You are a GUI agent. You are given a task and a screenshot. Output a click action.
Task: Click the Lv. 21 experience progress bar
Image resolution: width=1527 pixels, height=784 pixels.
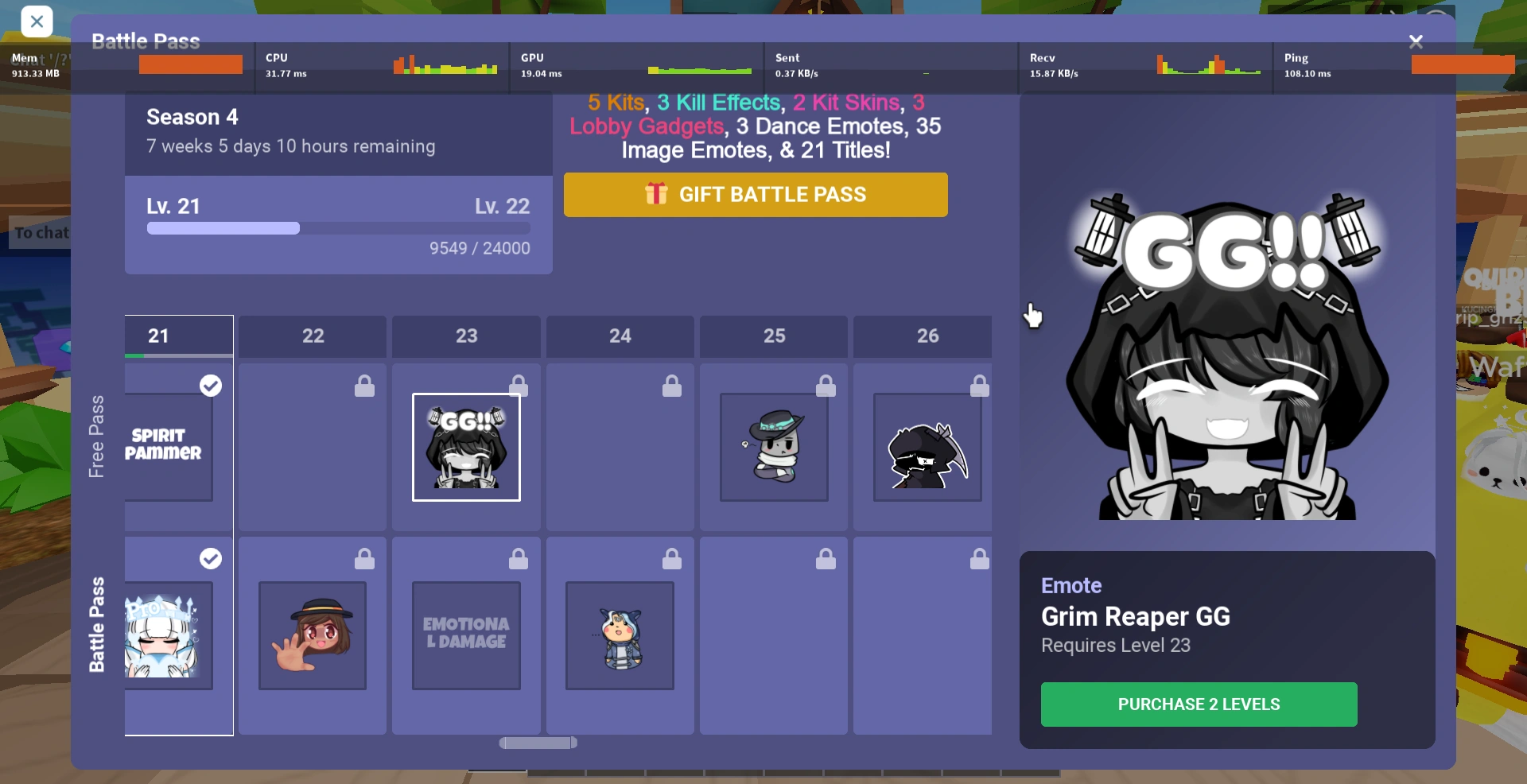click(x=337, y=228)
